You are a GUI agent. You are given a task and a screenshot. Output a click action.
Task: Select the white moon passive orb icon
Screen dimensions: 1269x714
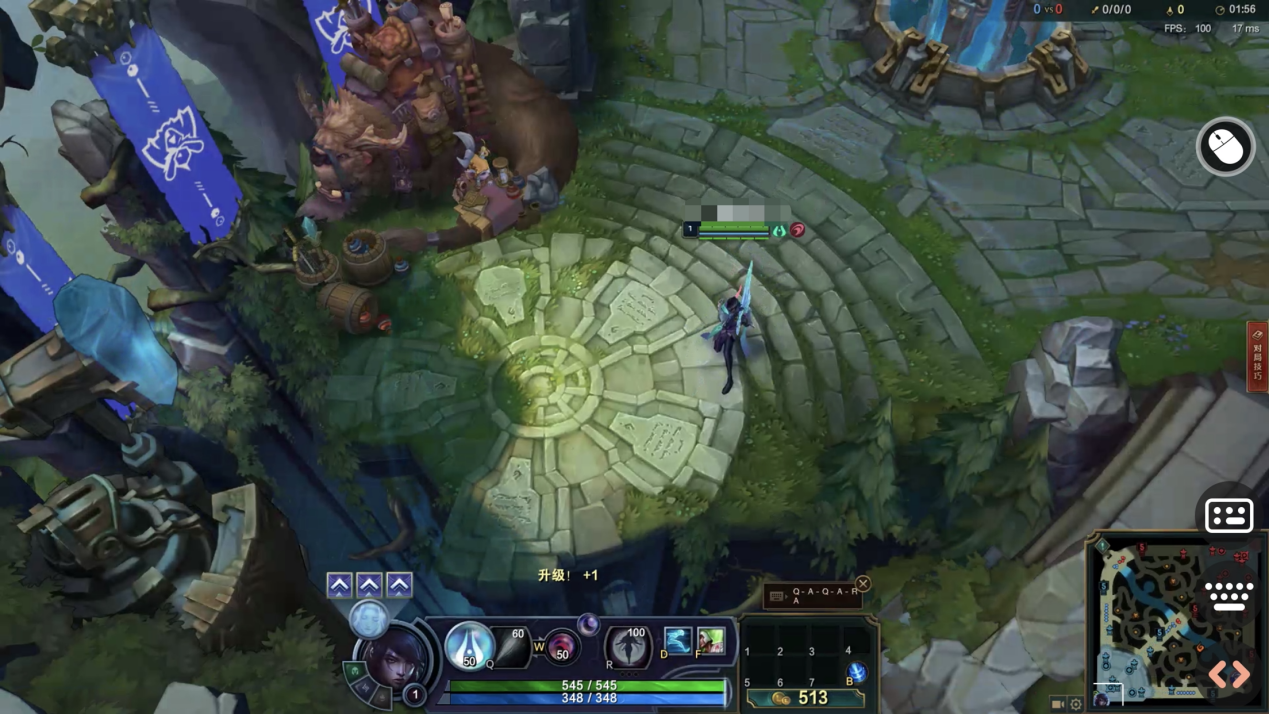coord(369,620)
